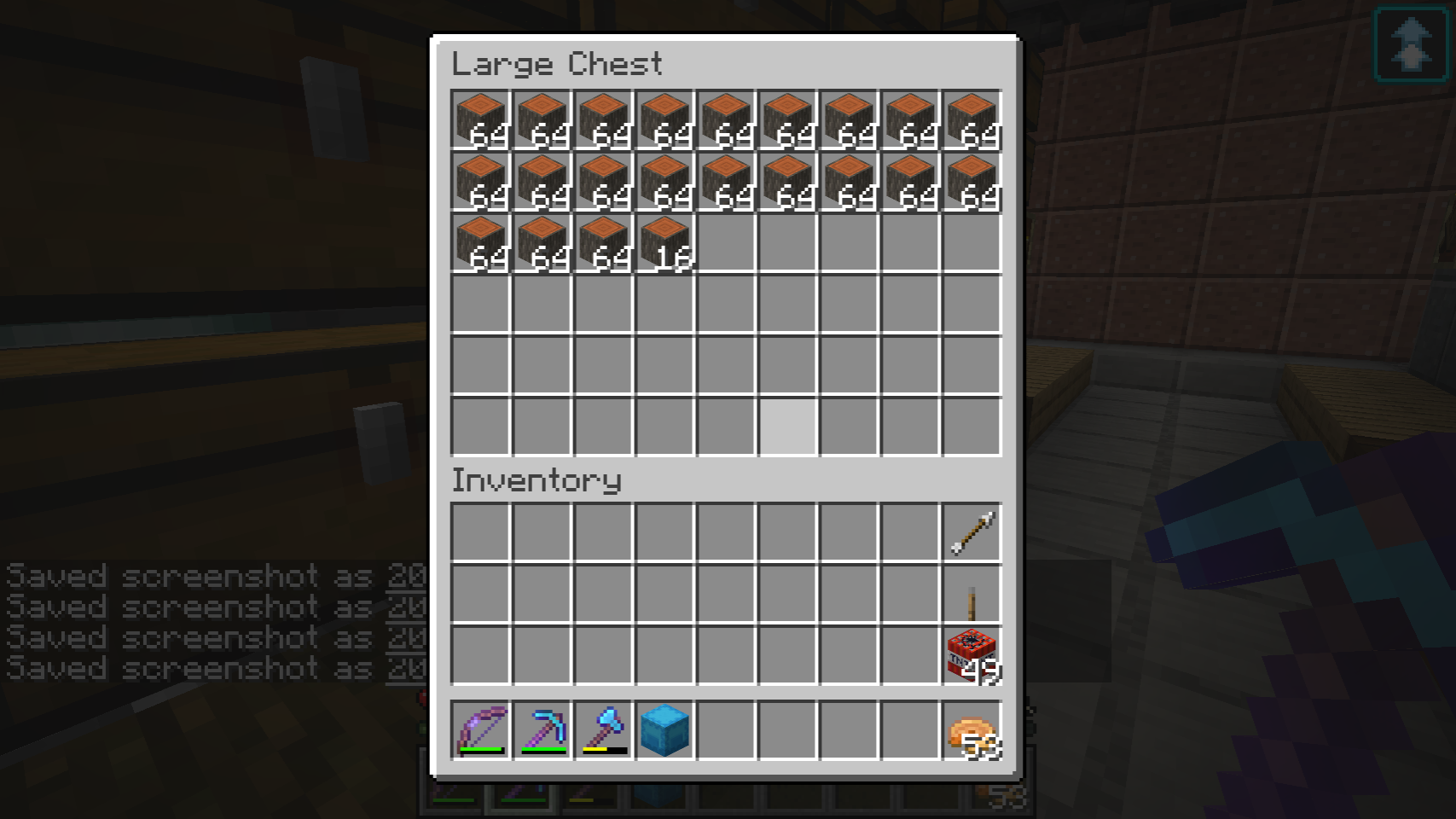Choose the enchanted diamond pickaxe slot
This screenshot has width=1456, height=819.
pos(542,730)
